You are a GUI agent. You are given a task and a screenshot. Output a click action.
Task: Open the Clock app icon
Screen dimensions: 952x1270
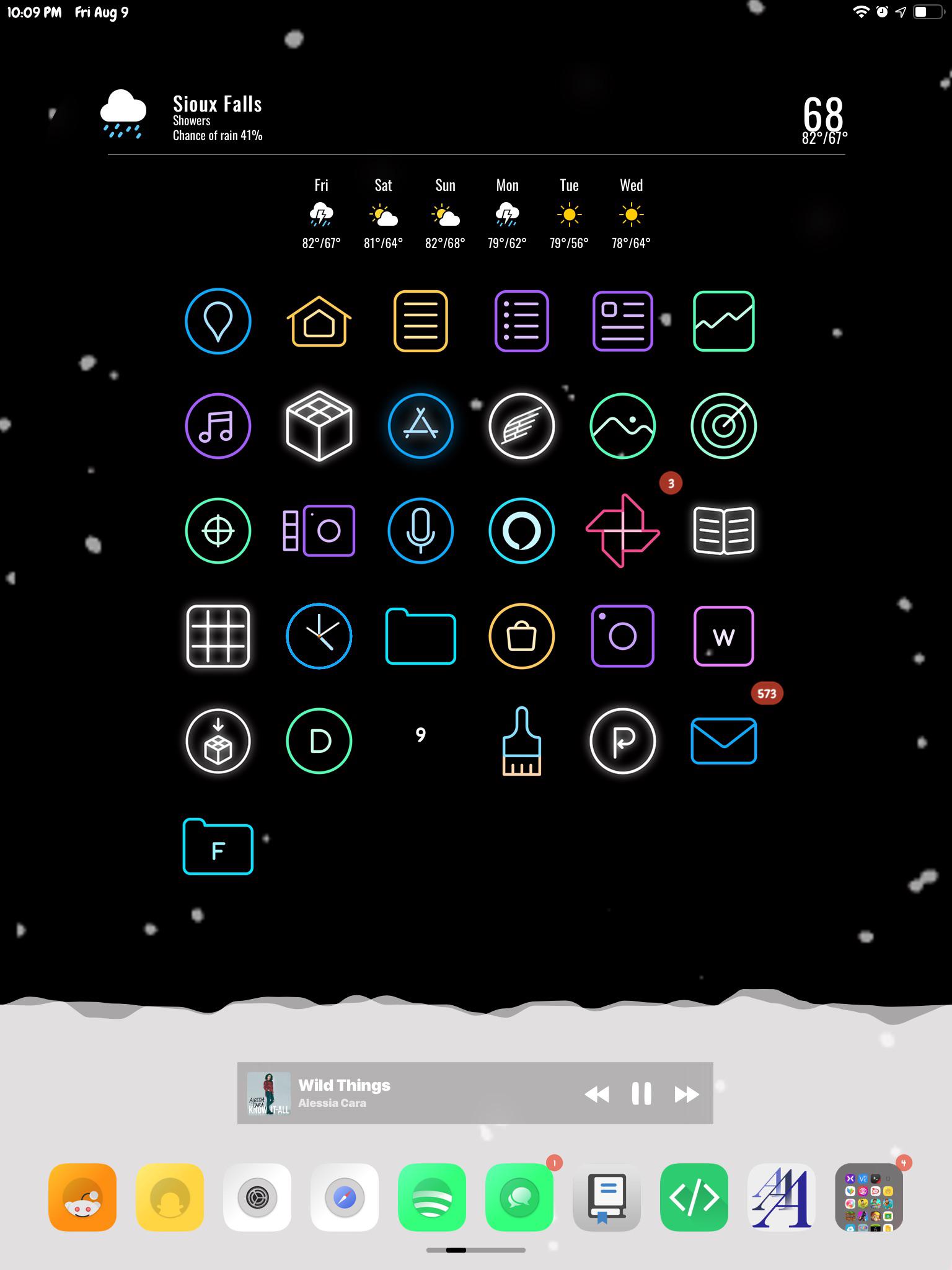[319, 636]
